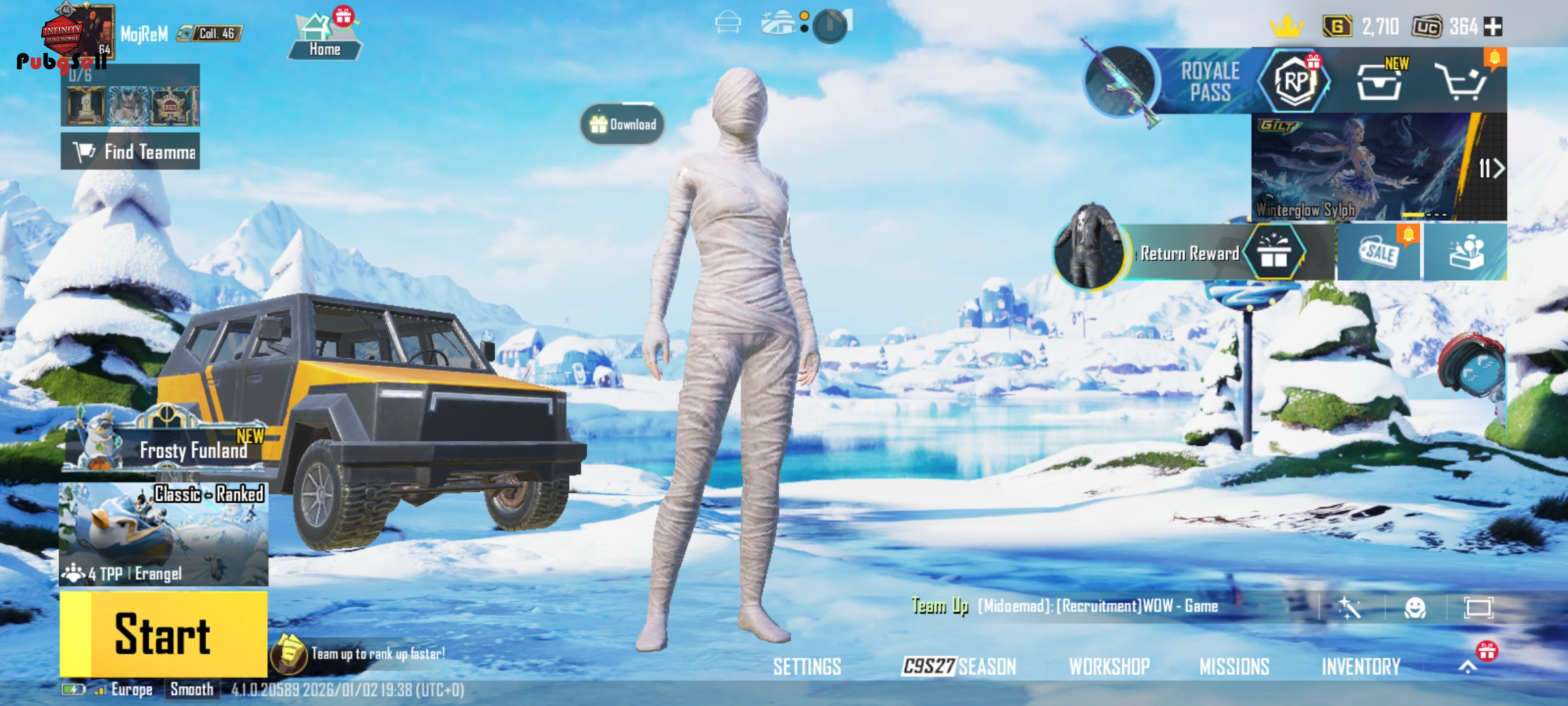Open the SALE tag icon

pyautogui.click(x=1379, y=252)
